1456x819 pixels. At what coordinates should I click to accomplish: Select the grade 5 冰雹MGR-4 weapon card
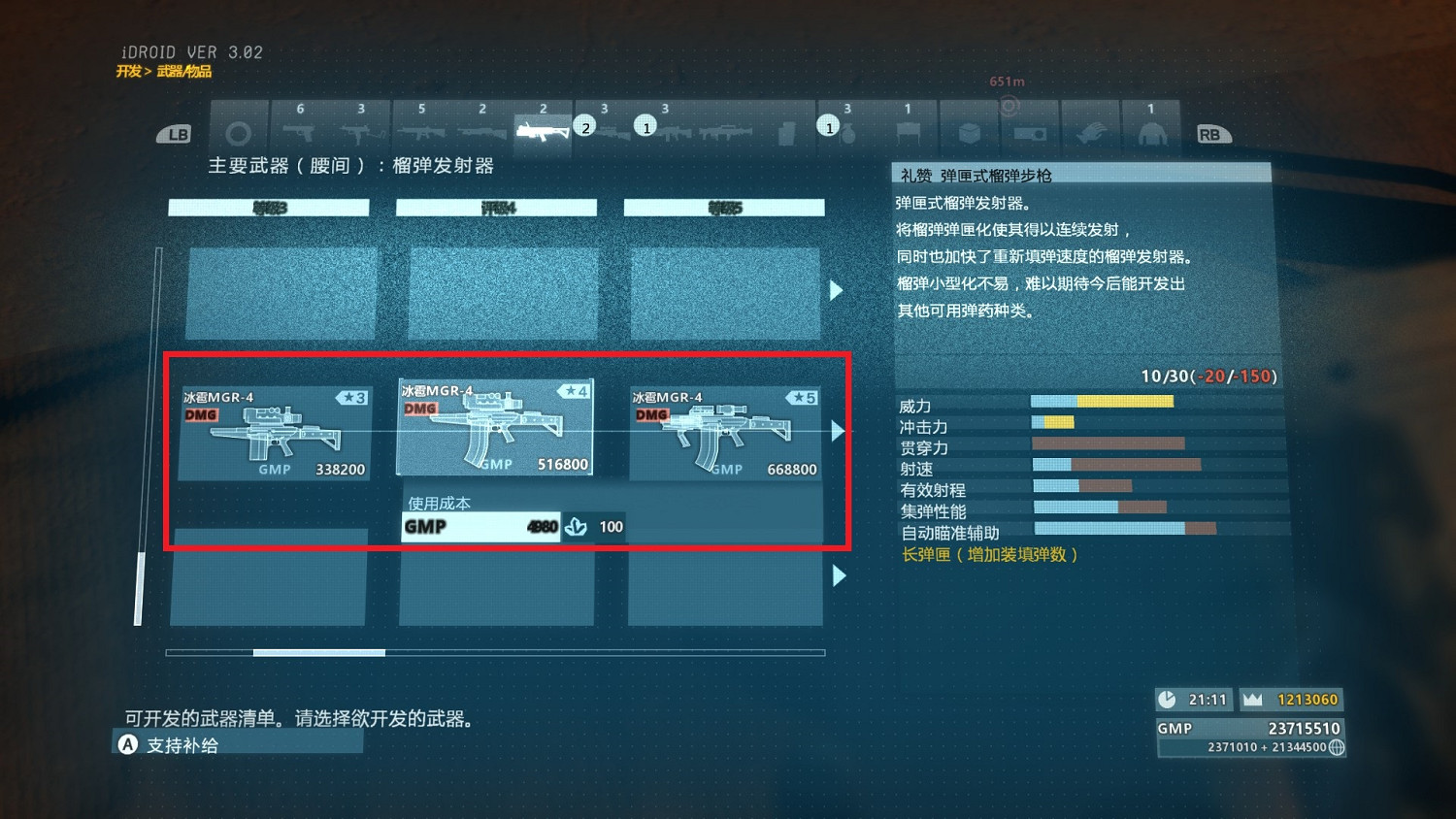click(x=726, y=432)
